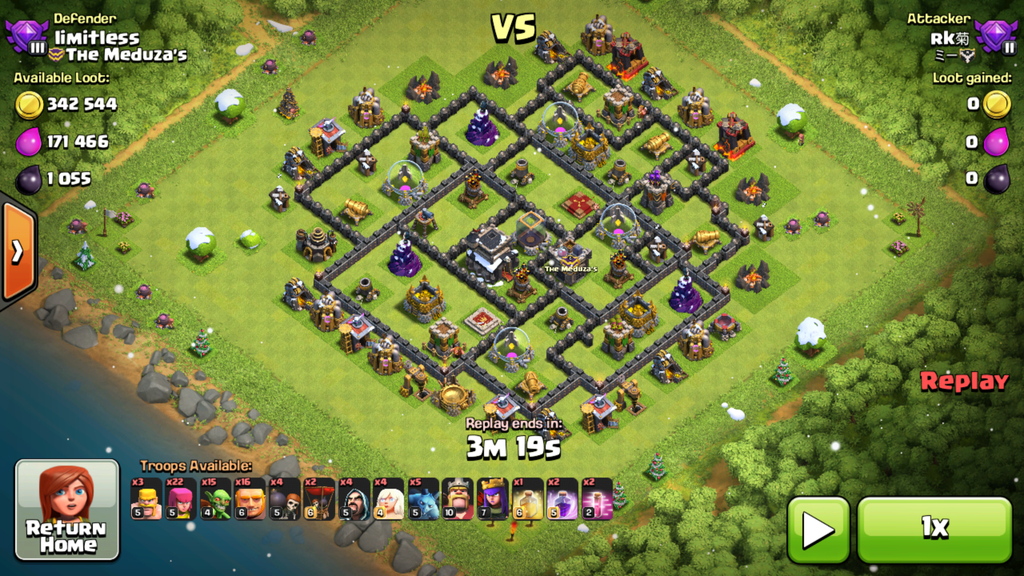Pick the Giant troop slot

pos(250,499)
